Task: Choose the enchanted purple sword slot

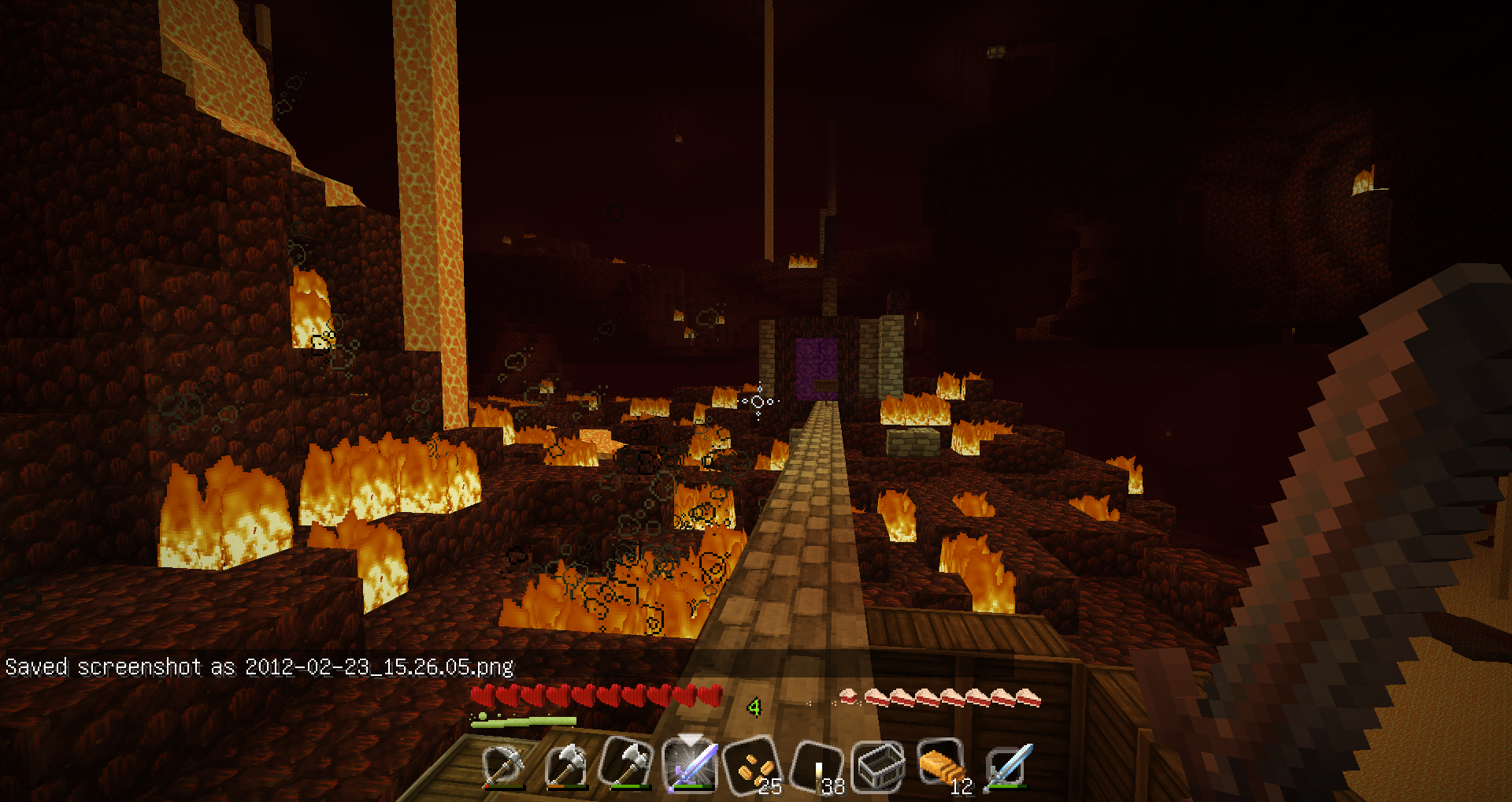Action: (x=691, y=765)
